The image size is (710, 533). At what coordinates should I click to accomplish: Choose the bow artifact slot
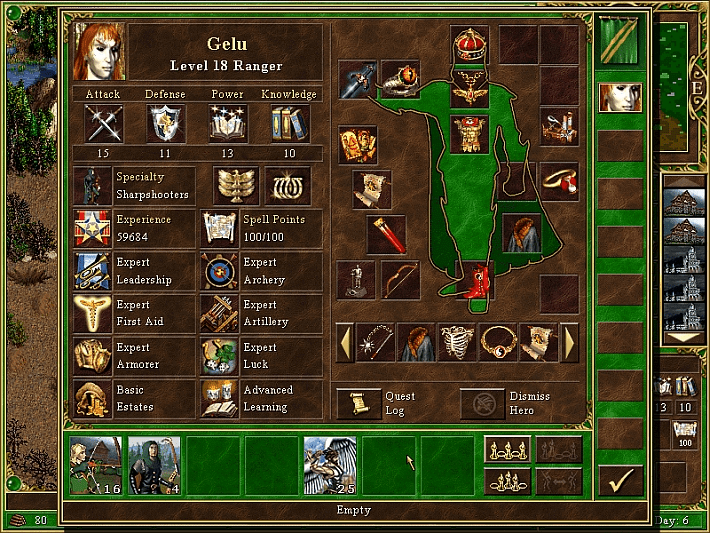[x=400, y=279]
